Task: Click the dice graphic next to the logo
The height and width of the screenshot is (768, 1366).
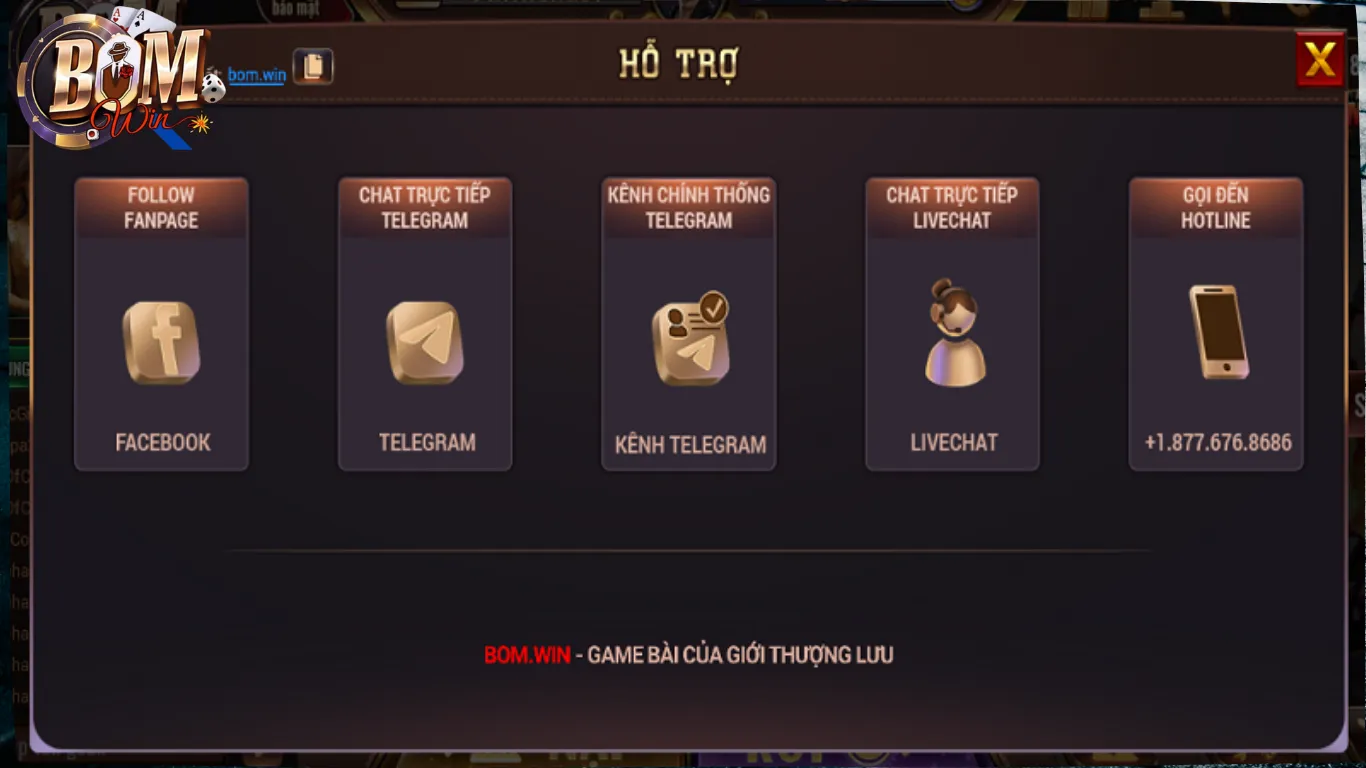Action: pyautogui.click(x=211, y=90)
